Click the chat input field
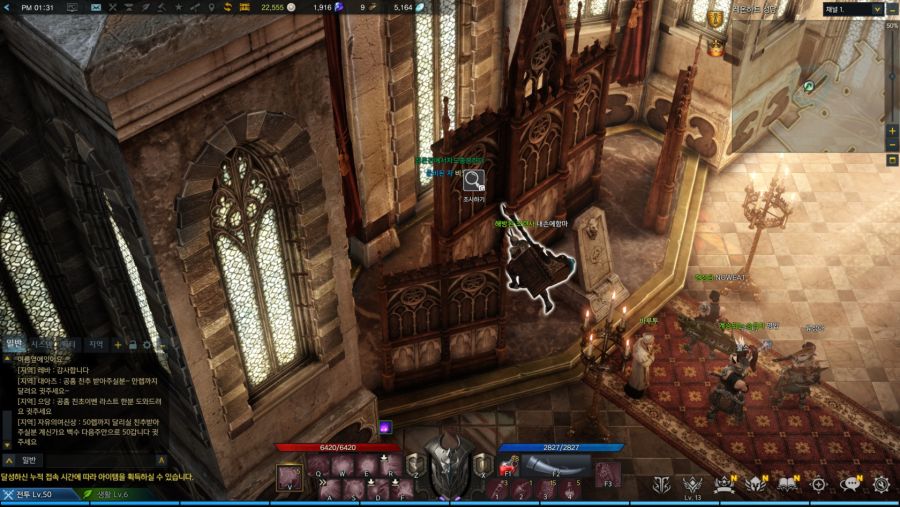This screenshot has width=900, height=507. point(100,460)
